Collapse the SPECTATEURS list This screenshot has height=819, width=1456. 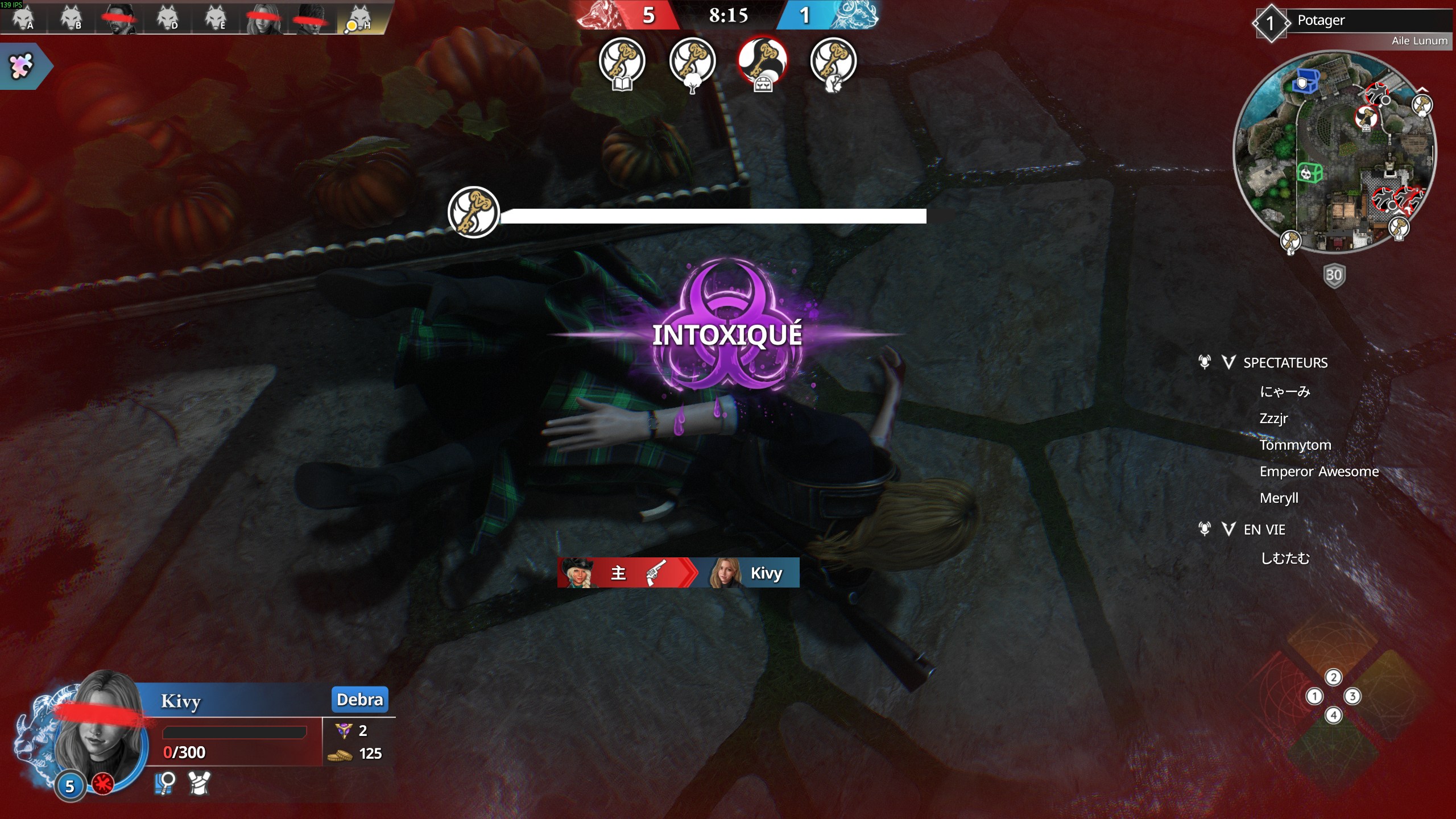click(x=1228, y=363)
